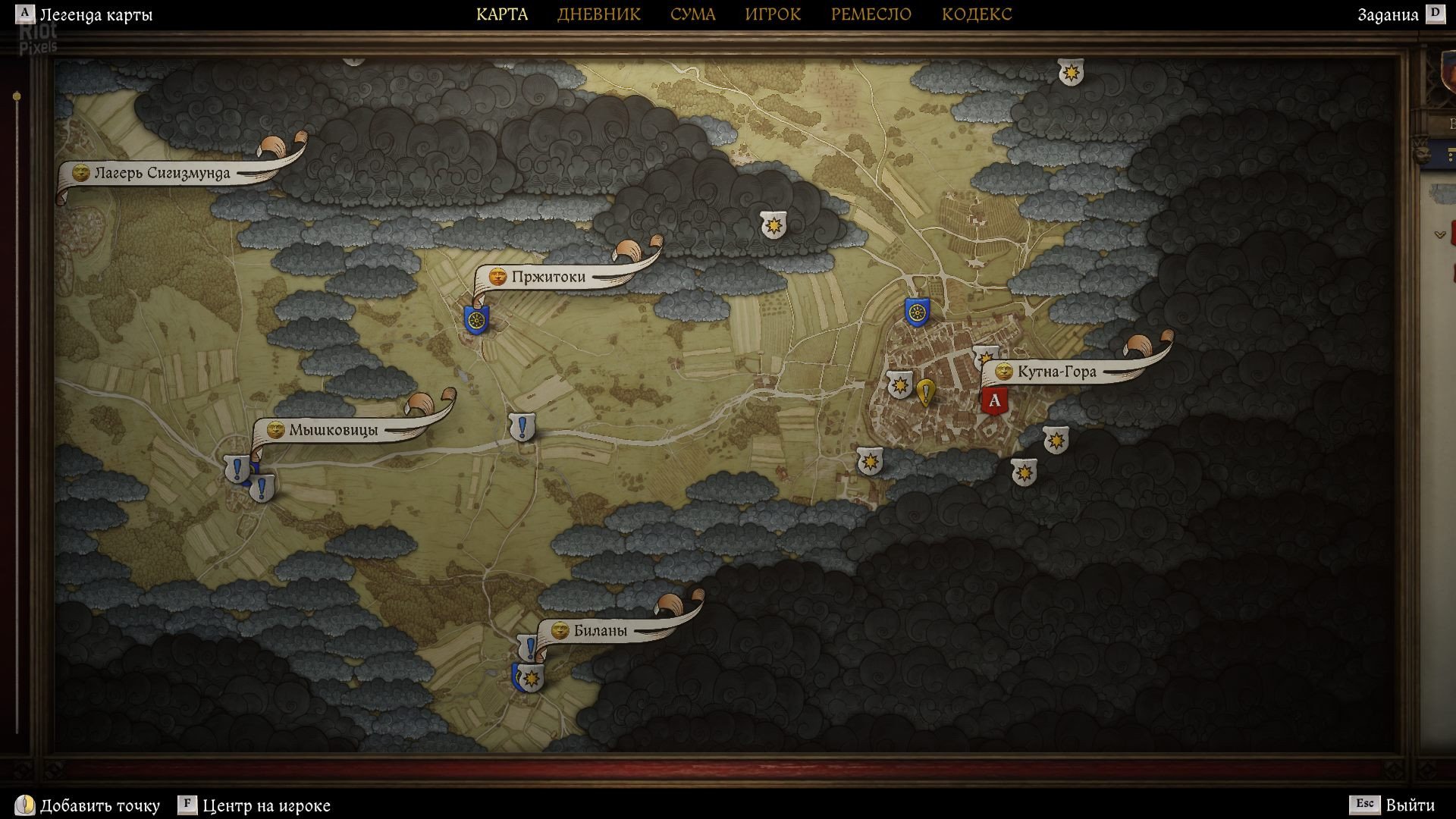Image resolution: width=1456 pixels, height=819 pixels.
Task: Choose the Биланы location banner
Action: tap(599, 630)
